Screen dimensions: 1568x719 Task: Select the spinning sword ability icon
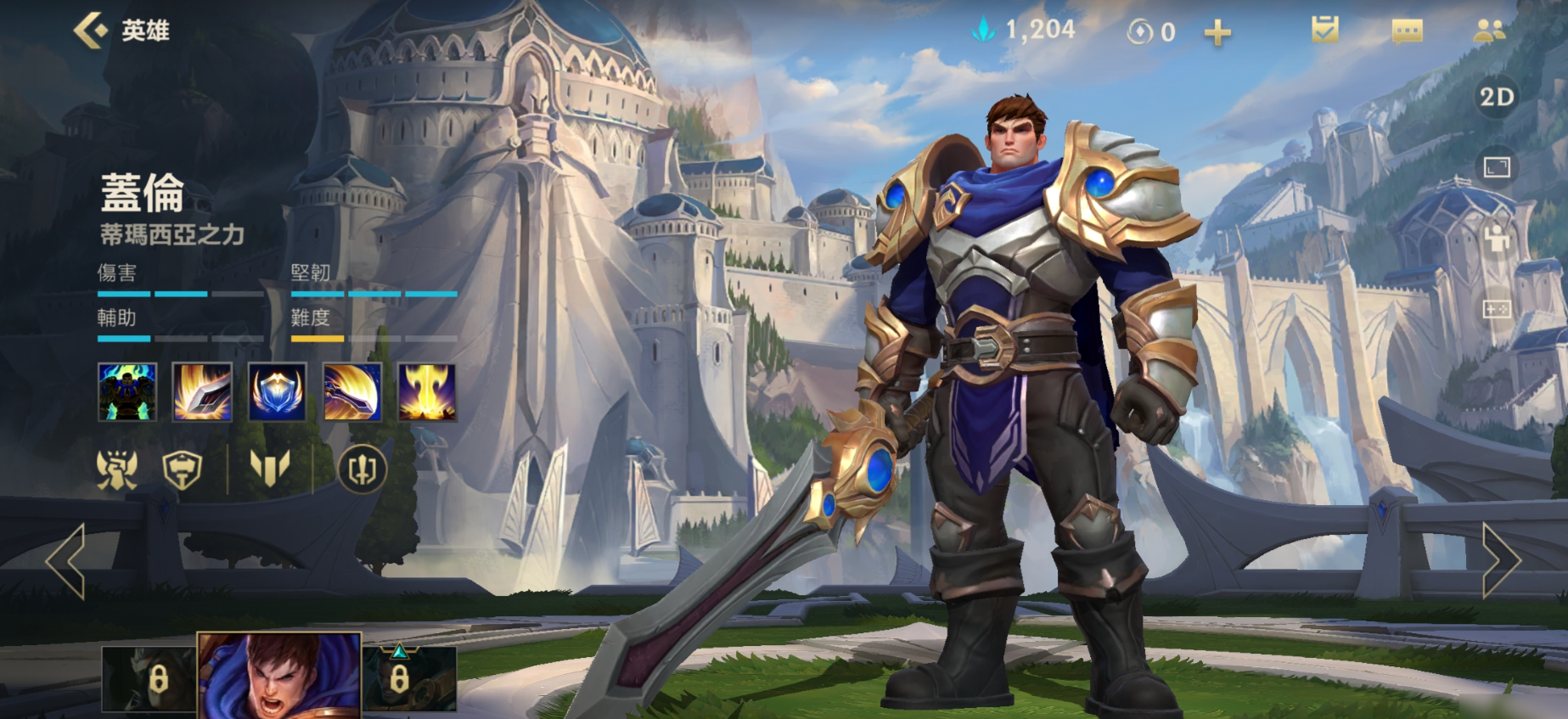(x=352, y=391)
